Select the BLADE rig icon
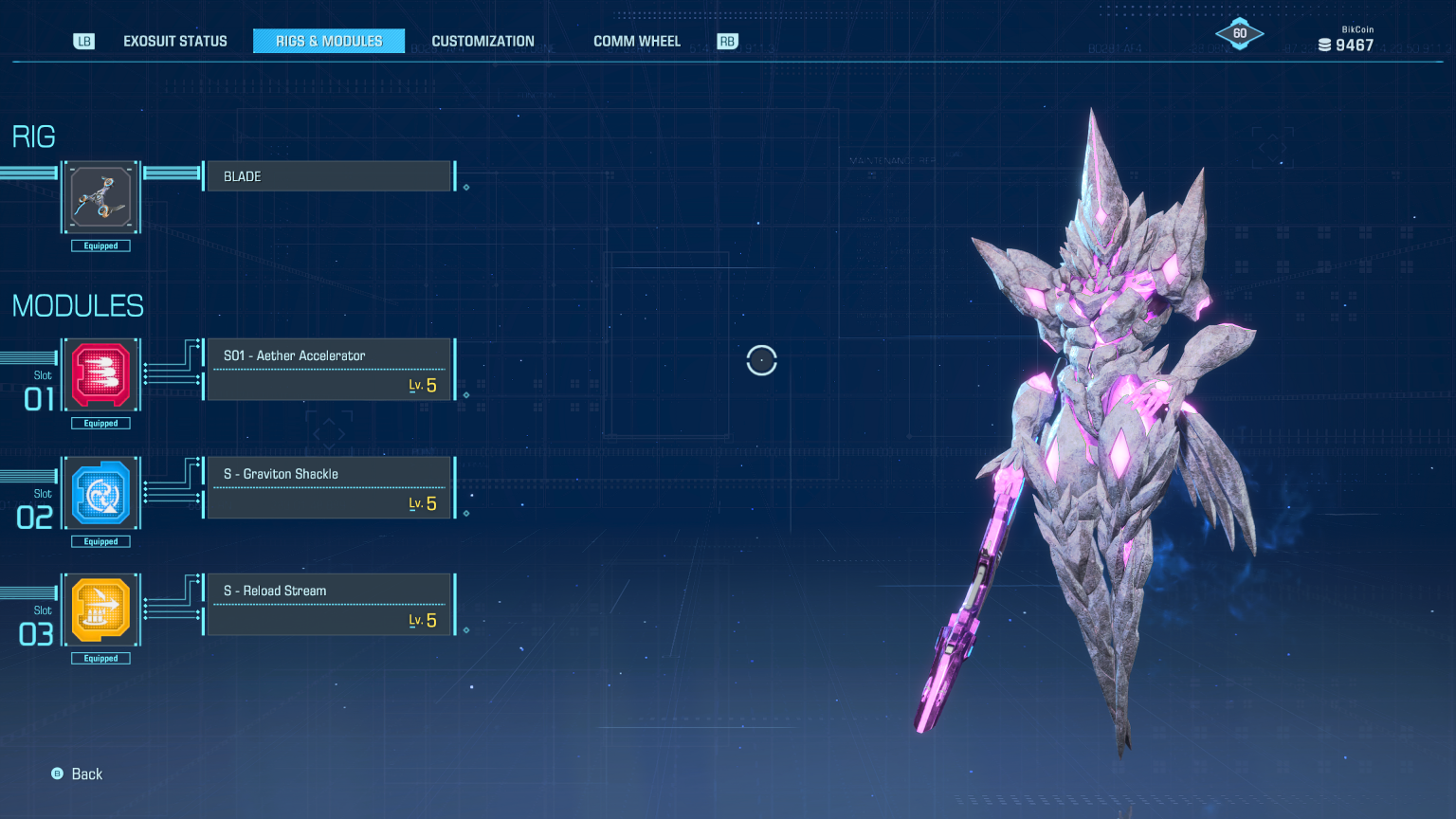Viewport: 1456px width, 819px height. click(100, 196)
